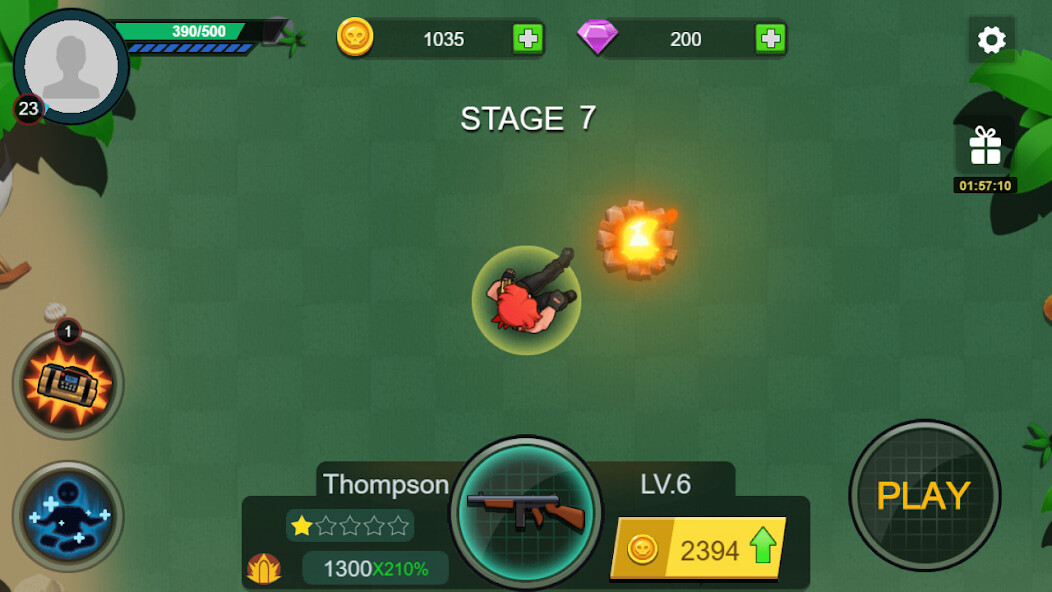1052x592 pixels.
Task: Add more gold coins with the plus button
Action: point(528,39)
